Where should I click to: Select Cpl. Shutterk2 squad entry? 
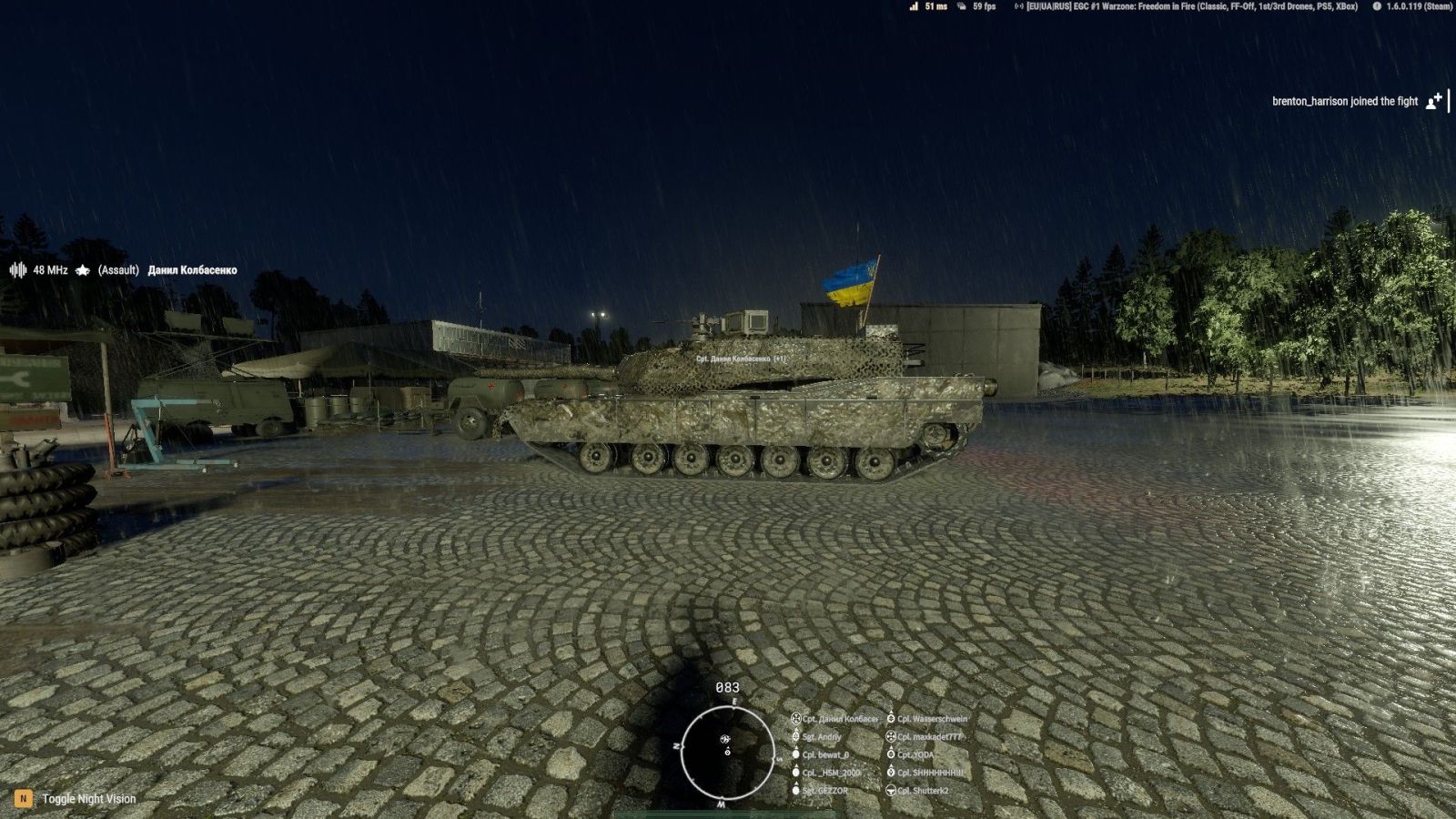922,791
